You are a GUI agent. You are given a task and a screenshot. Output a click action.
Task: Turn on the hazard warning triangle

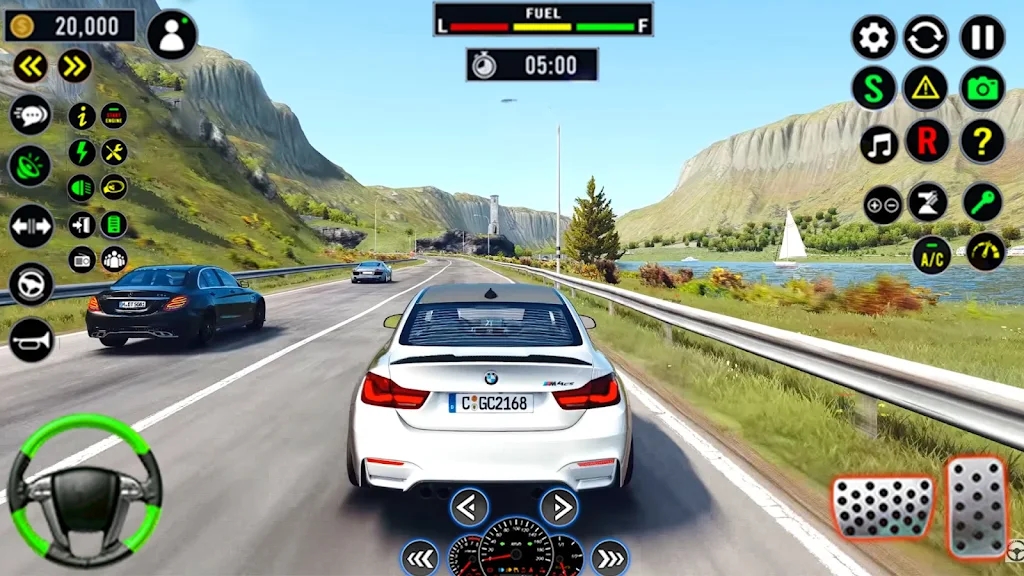click(926, 89)
